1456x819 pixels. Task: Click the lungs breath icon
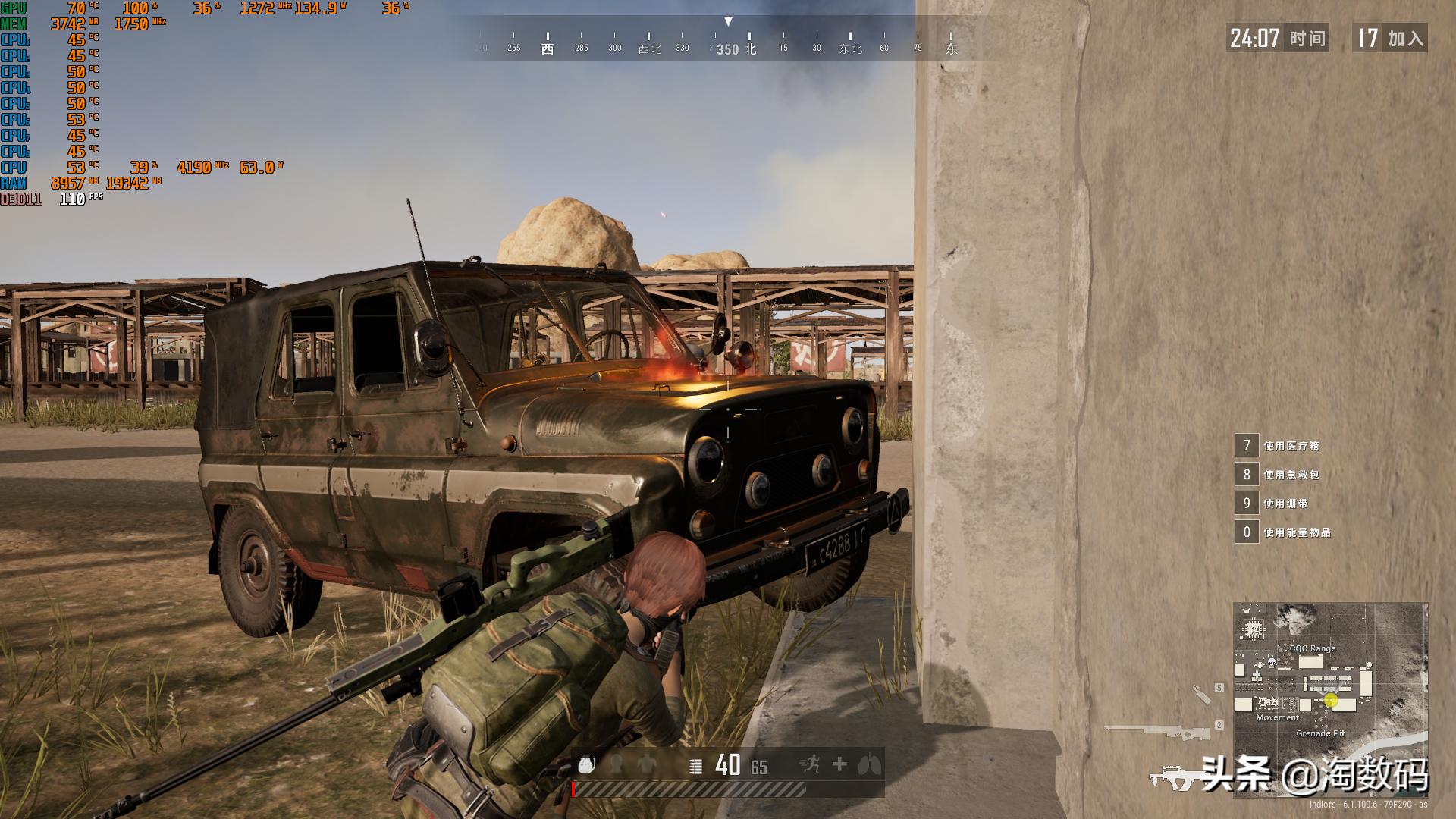(870, 764)
